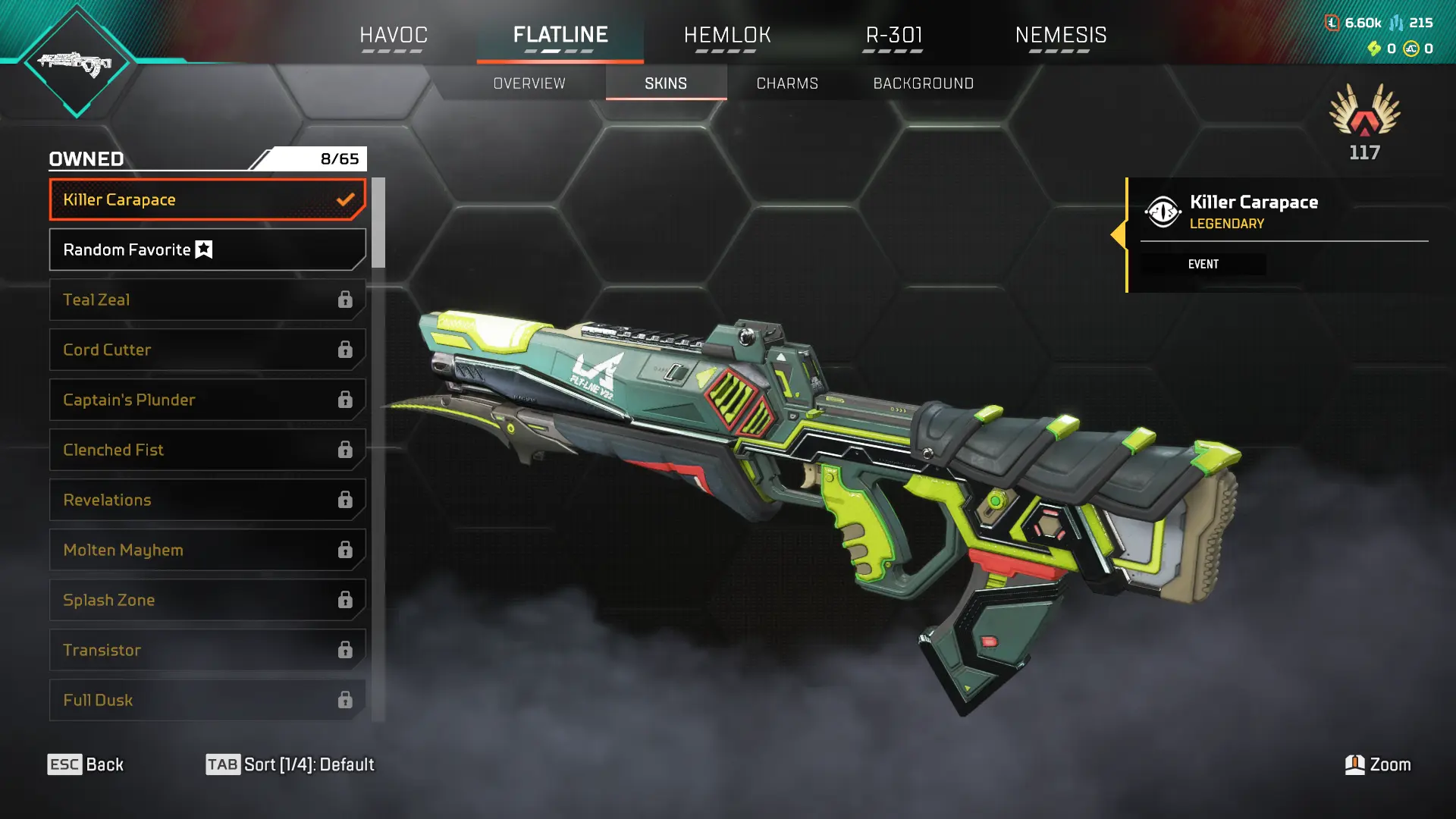This screenshot has height=819, width=1456.
Task: Pick the Captain's Plunder skin
Action: click(x=207, y=400)
